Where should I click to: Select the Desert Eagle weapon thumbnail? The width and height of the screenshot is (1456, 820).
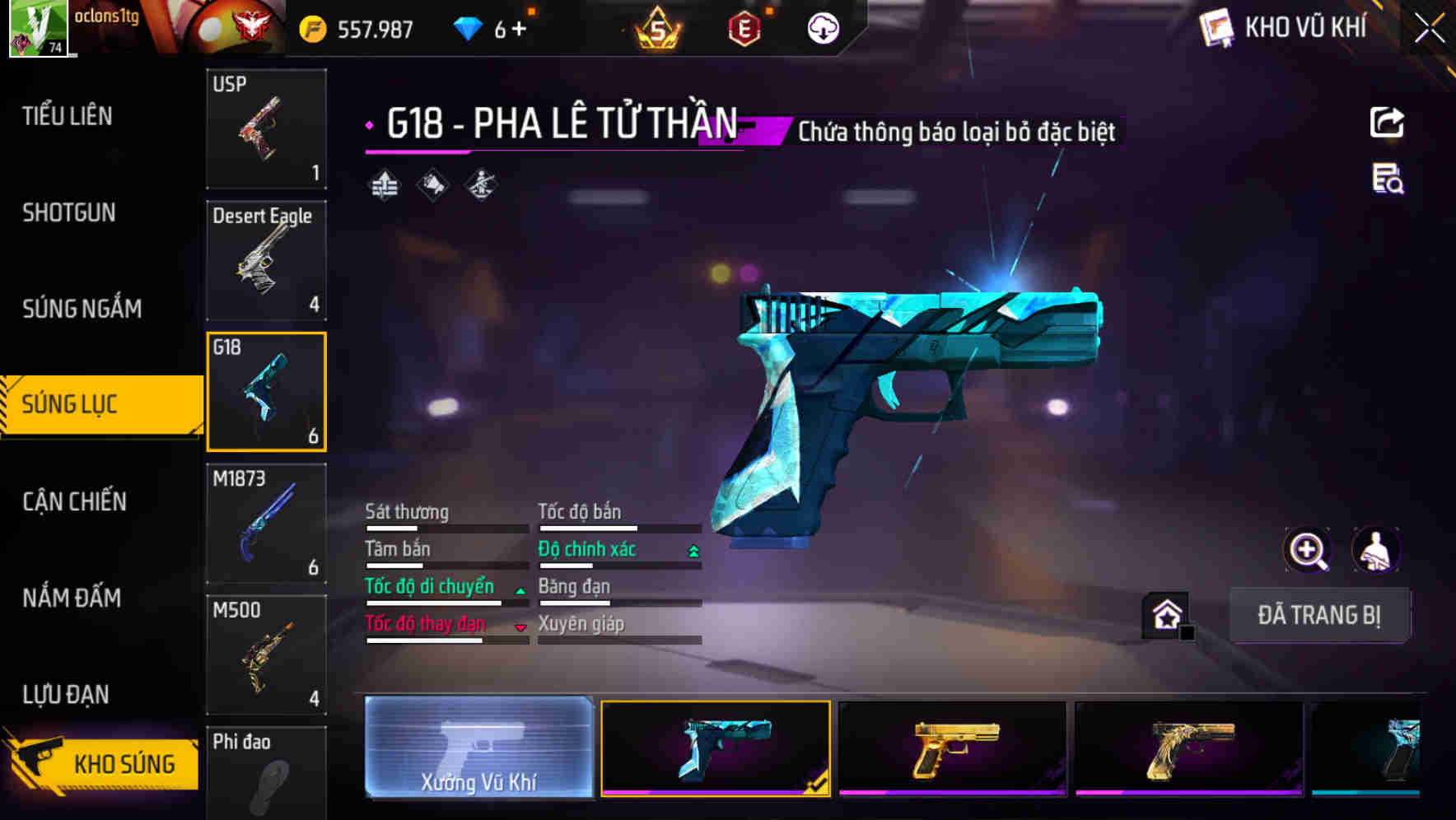coord(266,259)
